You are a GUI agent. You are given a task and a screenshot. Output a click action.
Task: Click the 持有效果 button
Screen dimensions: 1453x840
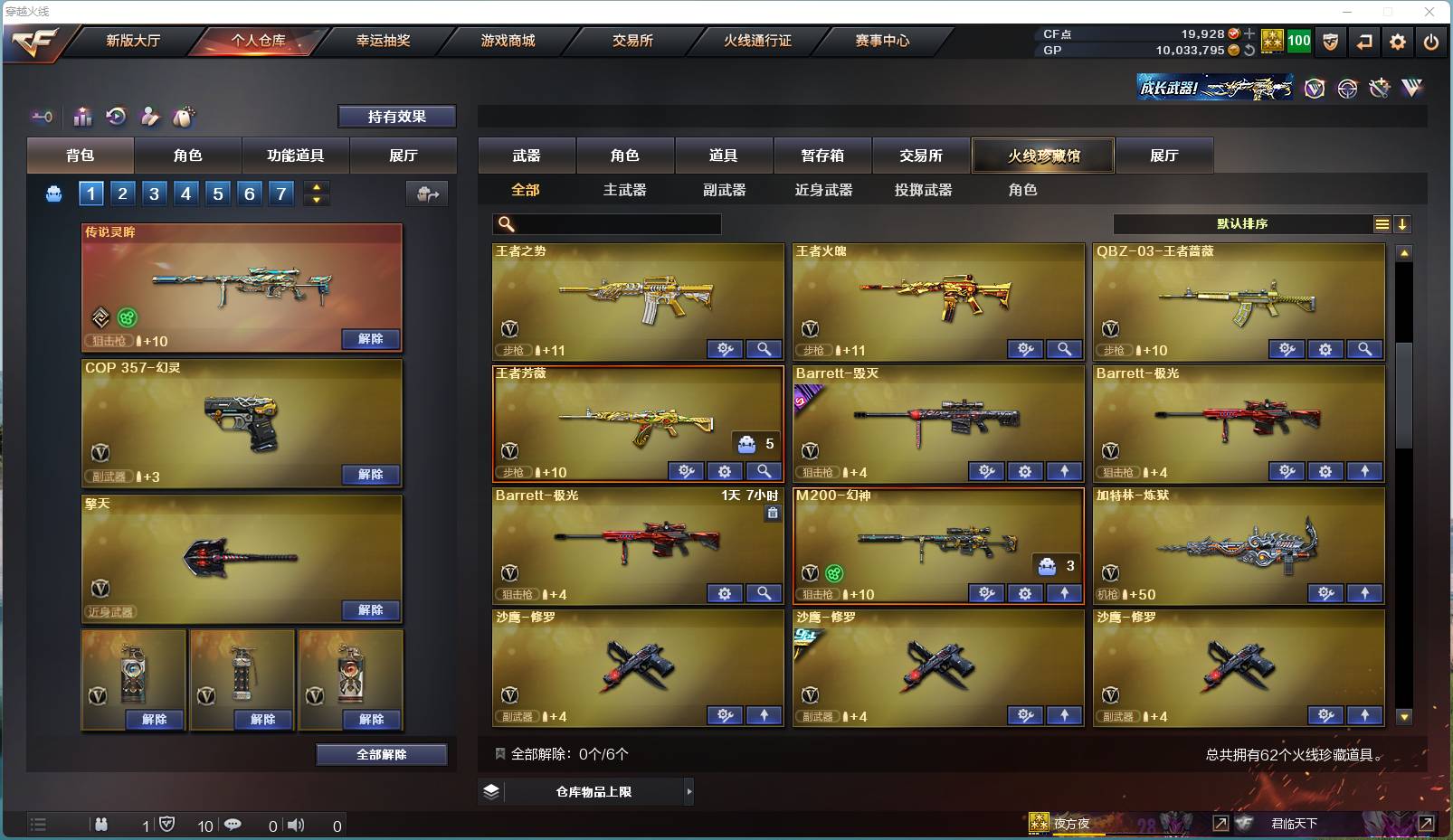click(x=397, y=116)
